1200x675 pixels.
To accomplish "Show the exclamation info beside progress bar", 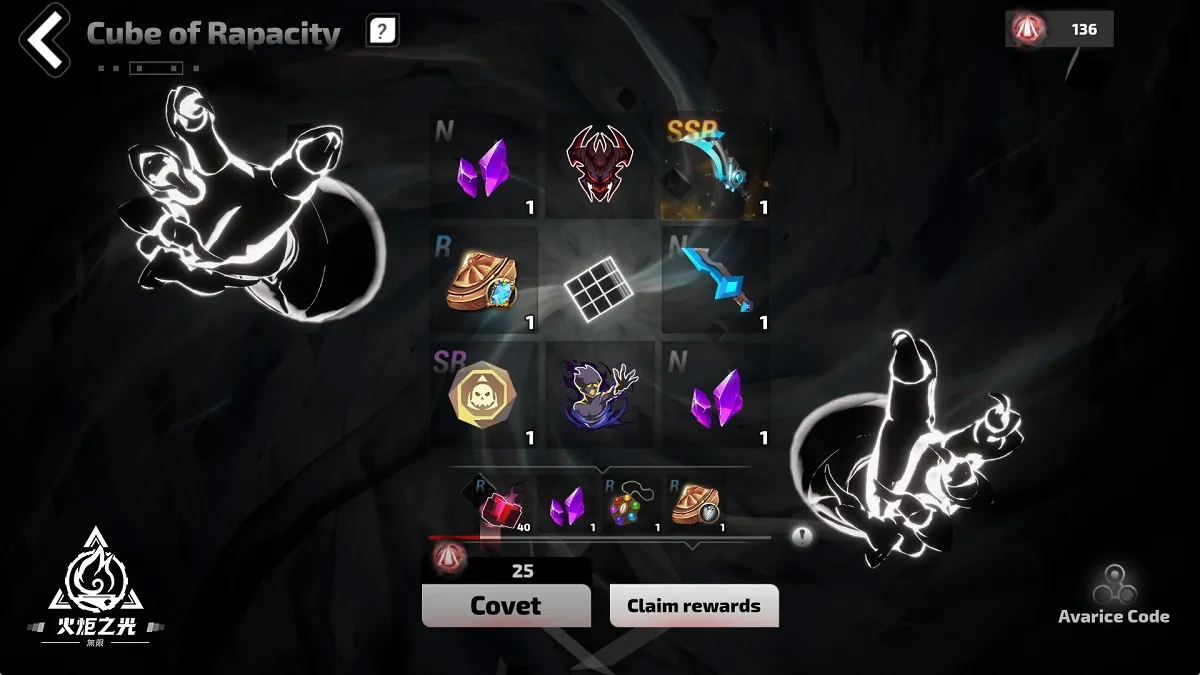I will click(802, 536).
